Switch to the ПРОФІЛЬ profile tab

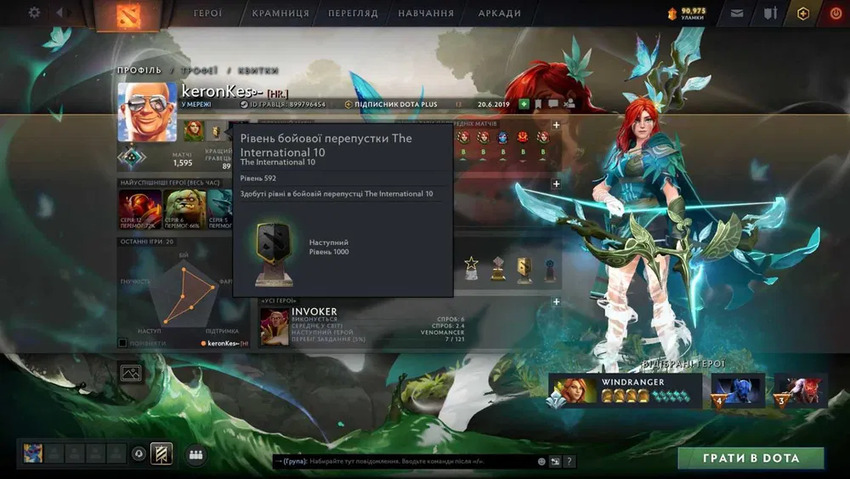pyautogui.click(x=139, y=70)
